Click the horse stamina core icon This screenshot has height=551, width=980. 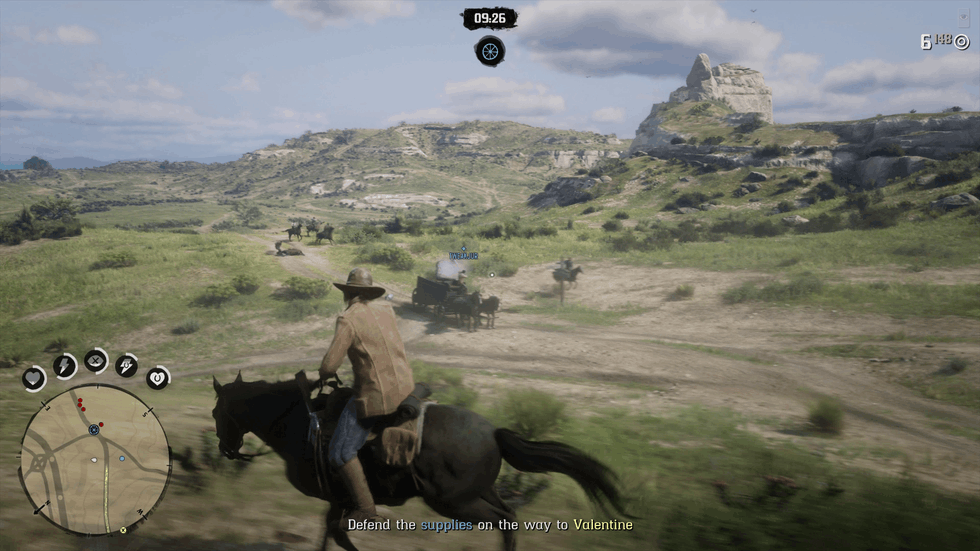(127, 366)
